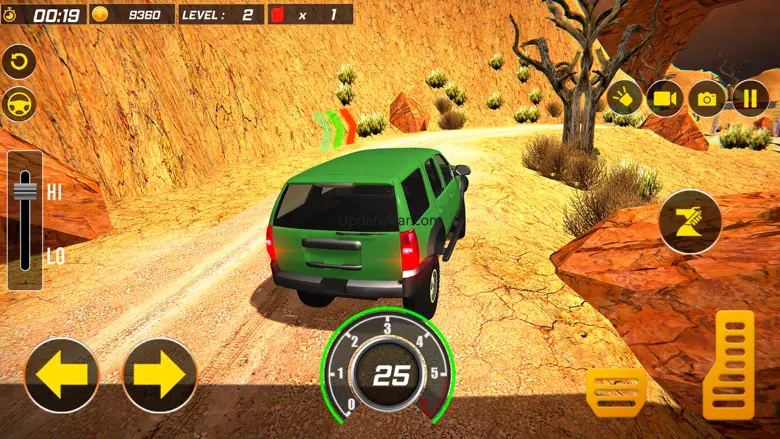
Task: Activate the round winch hook button
Action: [690, 221]
